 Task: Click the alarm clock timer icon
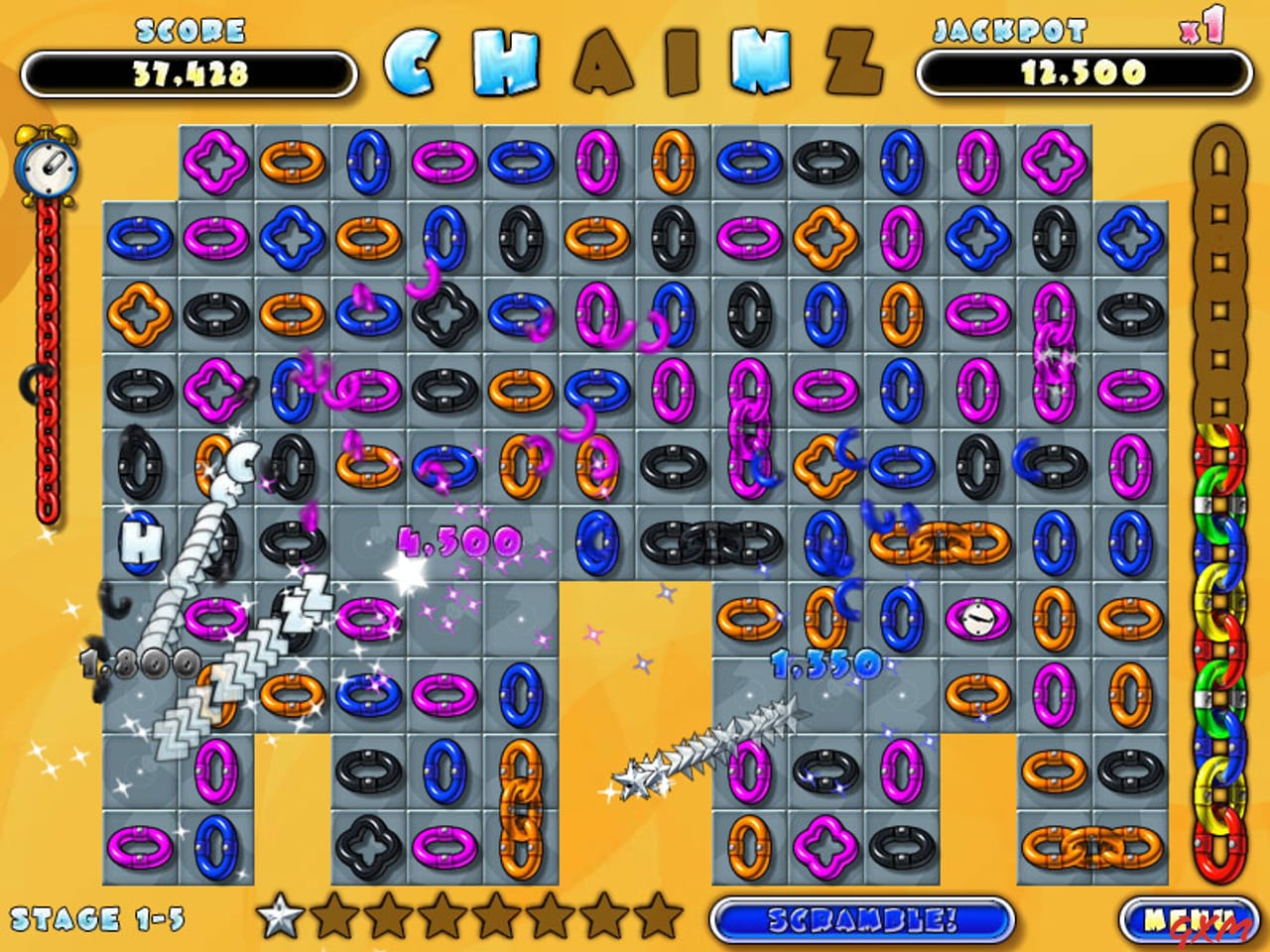pyautogui.click(x=46, y=167)
